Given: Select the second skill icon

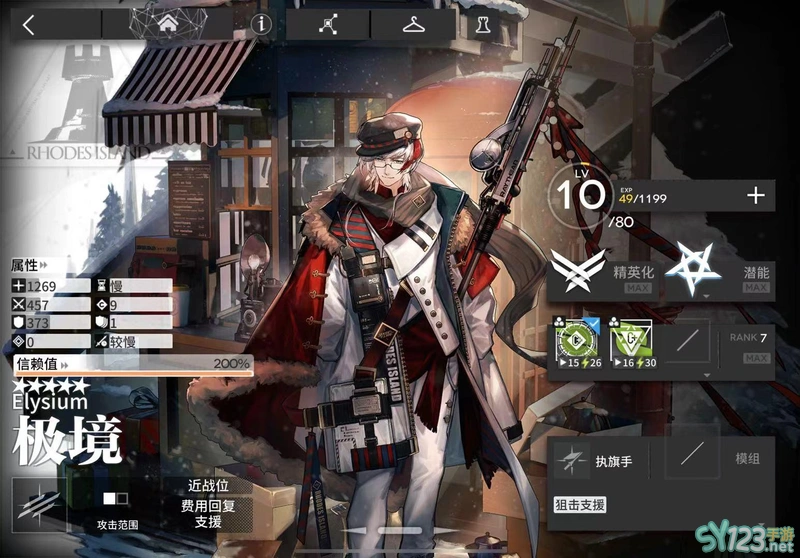Looking at the screenshot, I should [631, 344].
